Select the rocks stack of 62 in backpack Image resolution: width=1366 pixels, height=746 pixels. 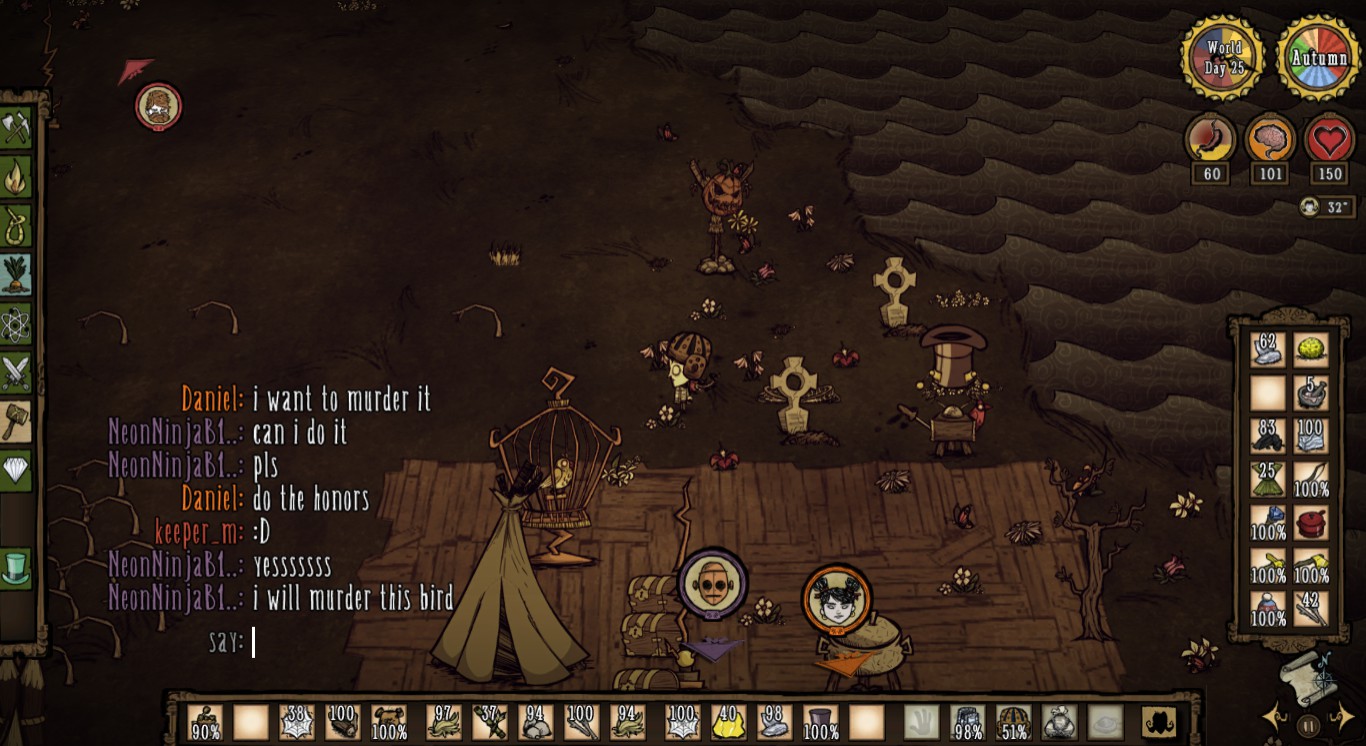[x=1268, y=350]
